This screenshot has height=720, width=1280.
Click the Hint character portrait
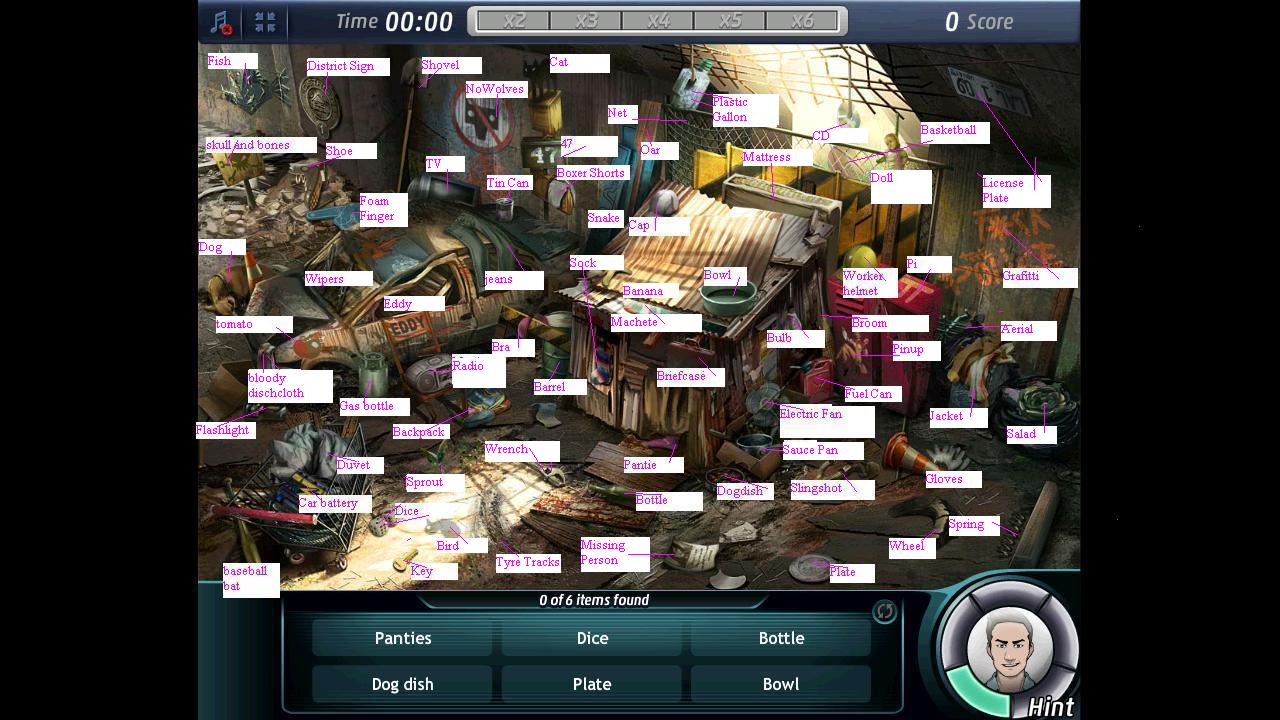tap(1009, 645)
